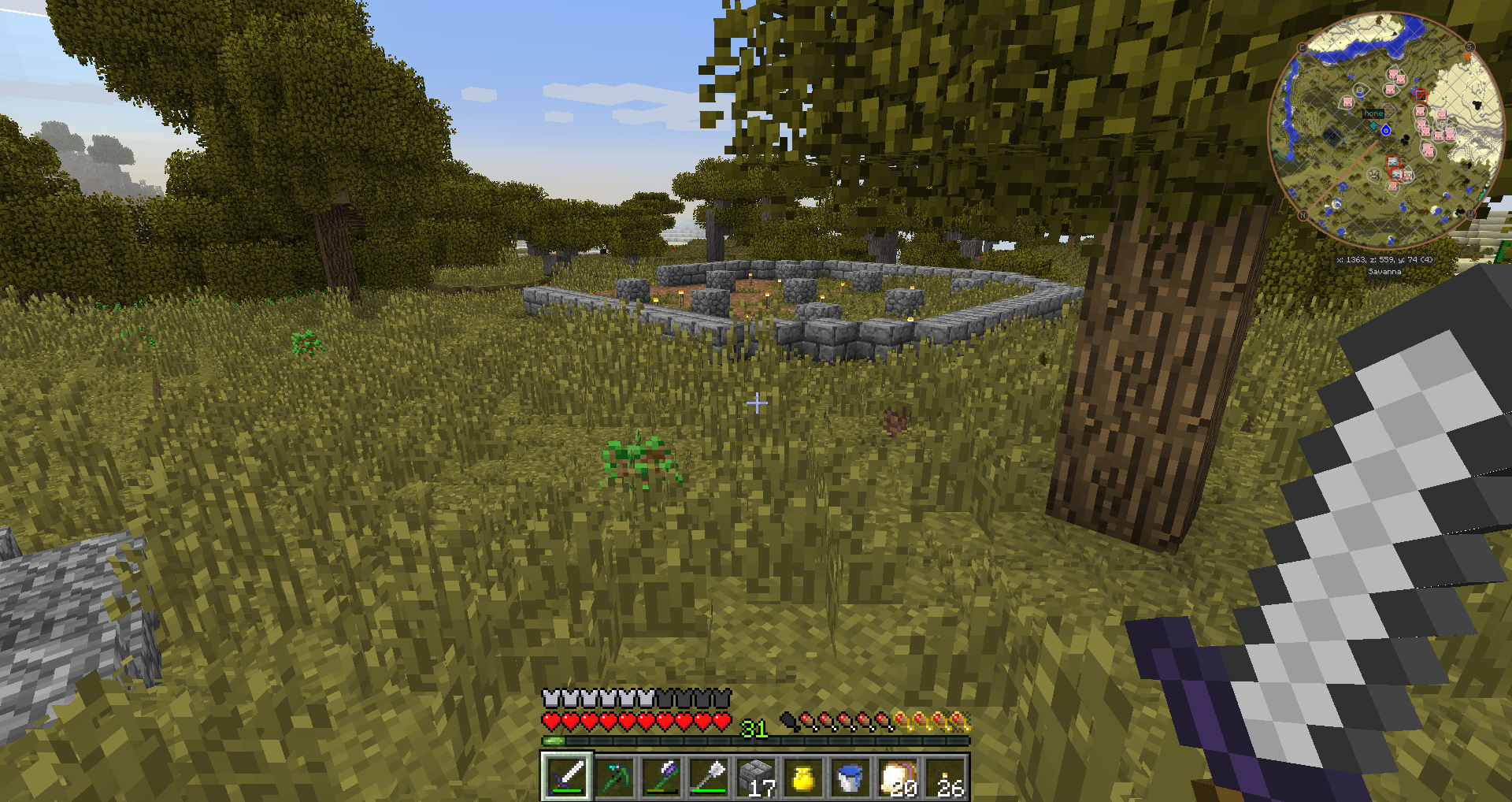Select the green pickaxe hotbar slot
The width and height of the screenshot is (1512, 802).
(614, 777)
